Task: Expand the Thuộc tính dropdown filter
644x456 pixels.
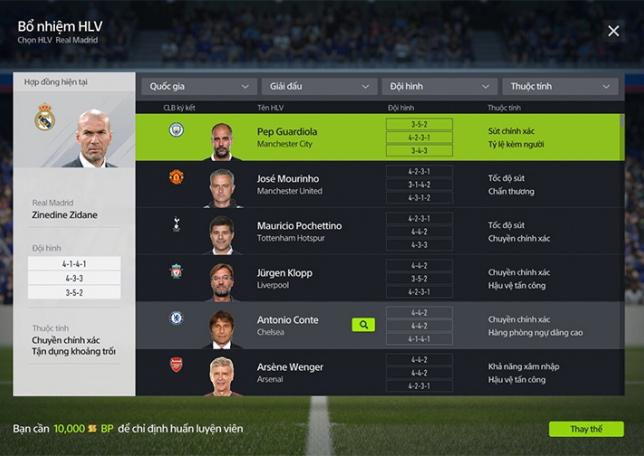Action: click(x=559, y=87)
